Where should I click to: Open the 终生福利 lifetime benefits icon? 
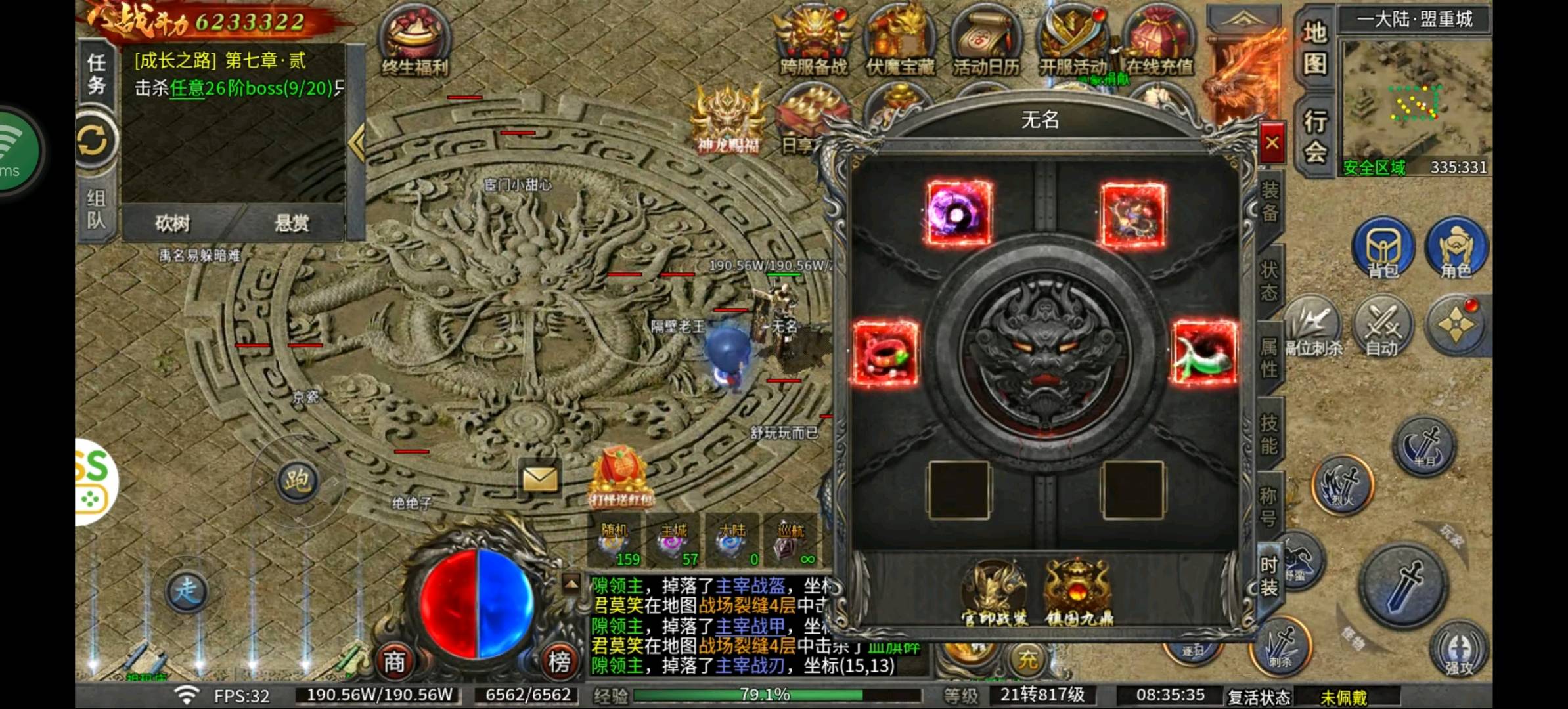click(415, 41)
